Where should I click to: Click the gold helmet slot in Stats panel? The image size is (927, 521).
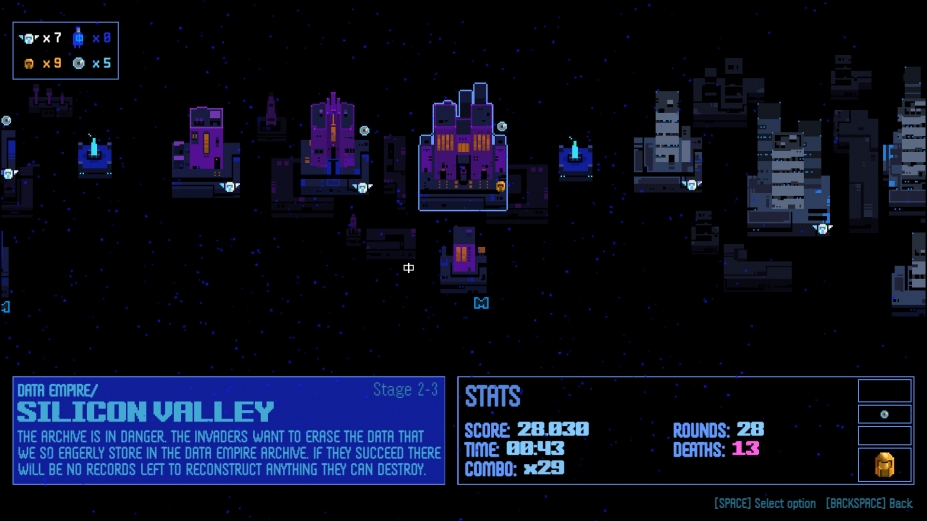(884, 464)
